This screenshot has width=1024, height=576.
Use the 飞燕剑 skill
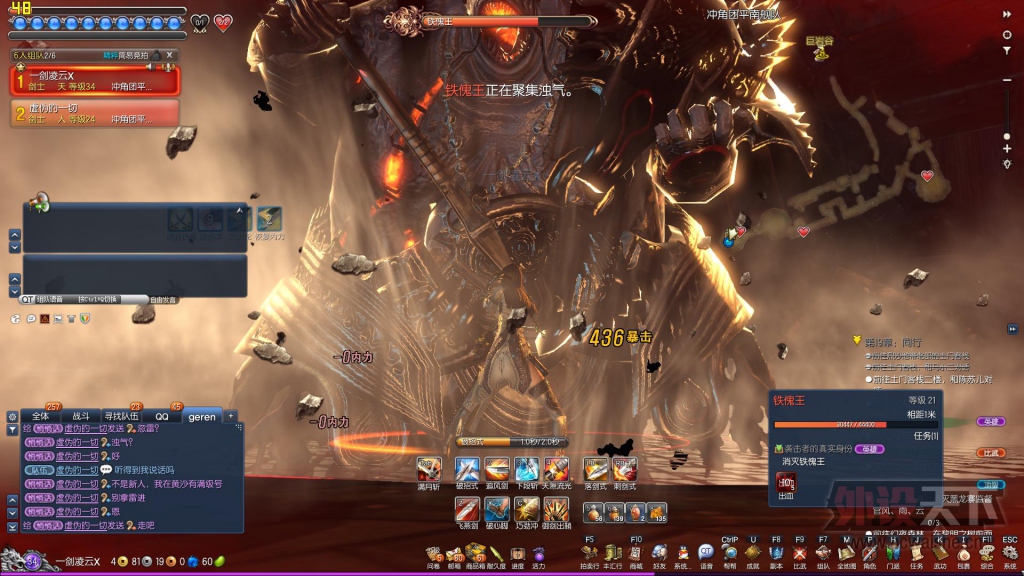[467, 509]
